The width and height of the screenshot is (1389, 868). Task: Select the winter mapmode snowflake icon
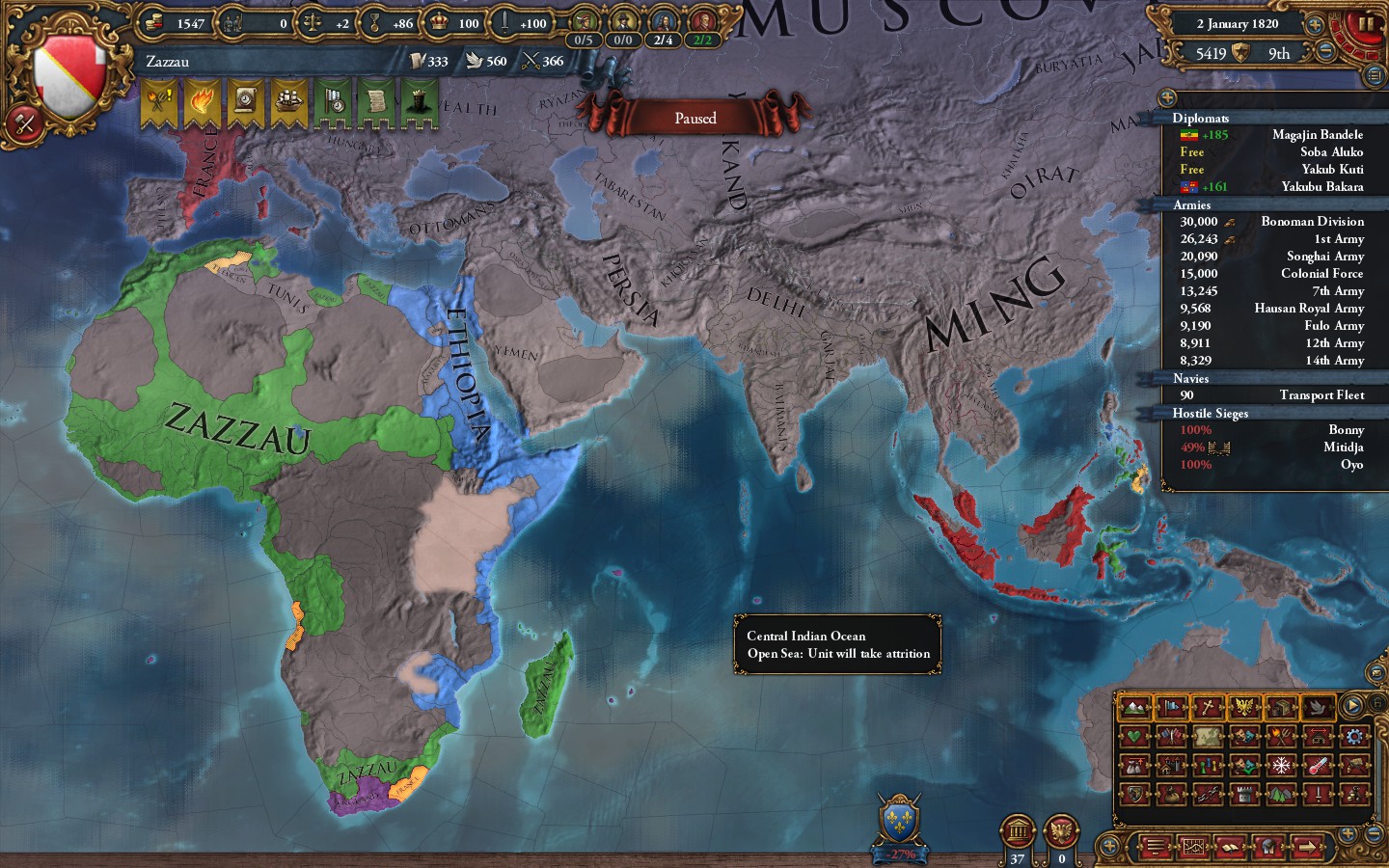1282,766
